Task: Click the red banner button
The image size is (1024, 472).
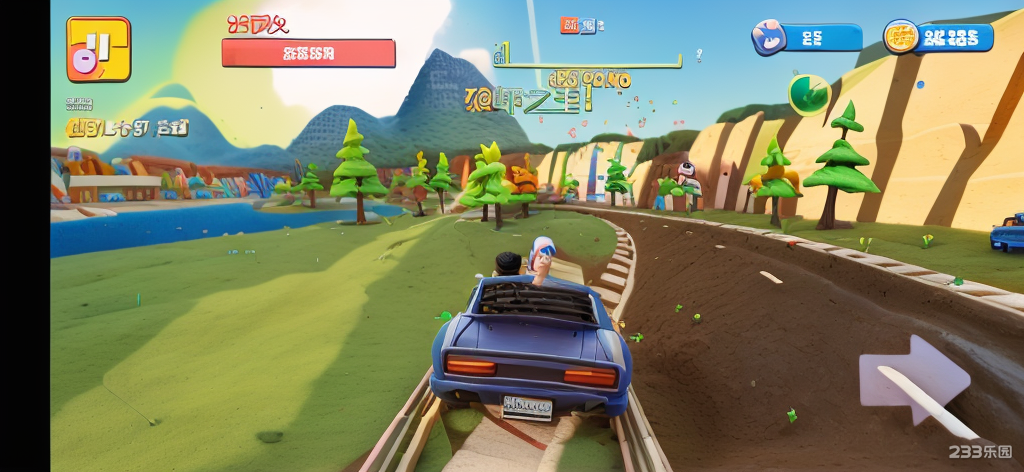Action: tap(308, 53)
